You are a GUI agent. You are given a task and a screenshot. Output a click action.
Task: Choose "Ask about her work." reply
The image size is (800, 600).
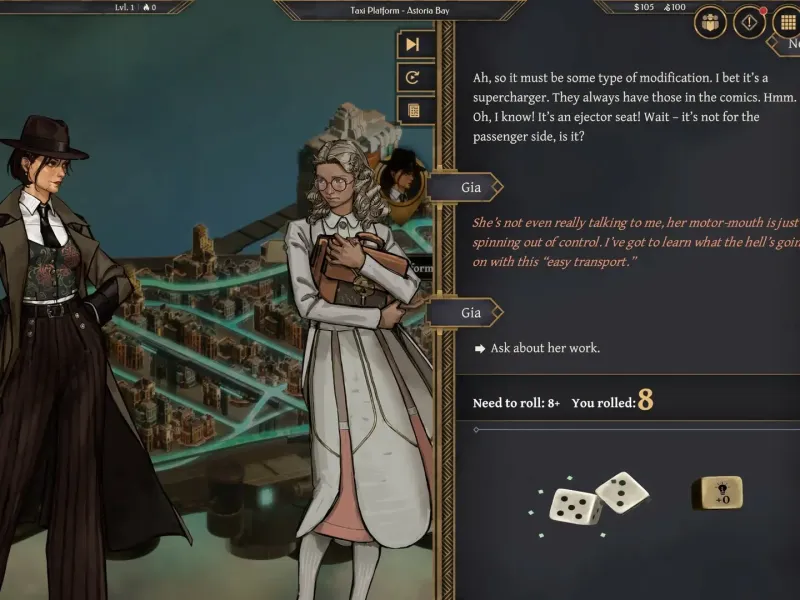[x=544, y=348]
